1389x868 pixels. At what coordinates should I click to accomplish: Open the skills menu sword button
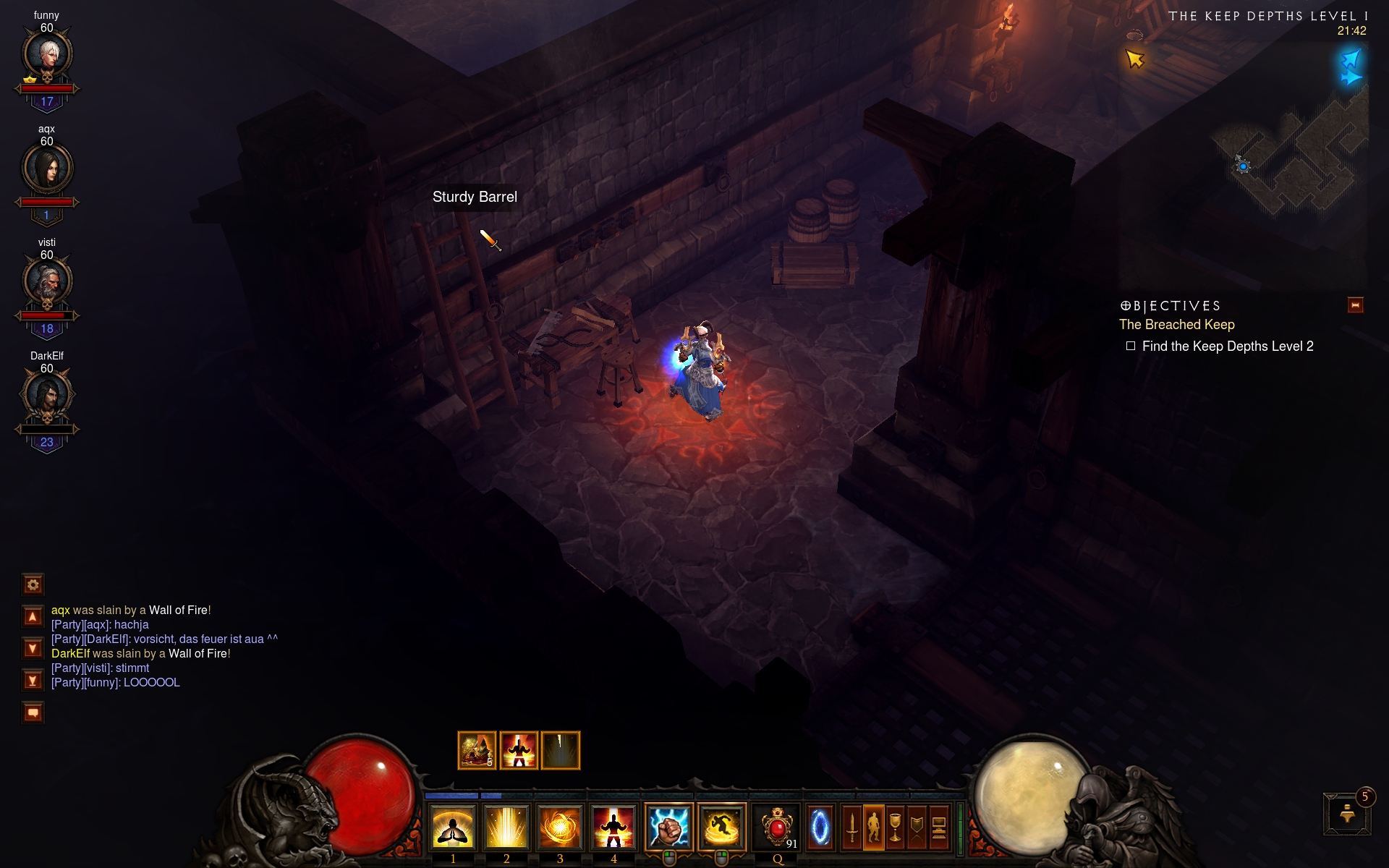pyautogui.click(x=852, y=827)
